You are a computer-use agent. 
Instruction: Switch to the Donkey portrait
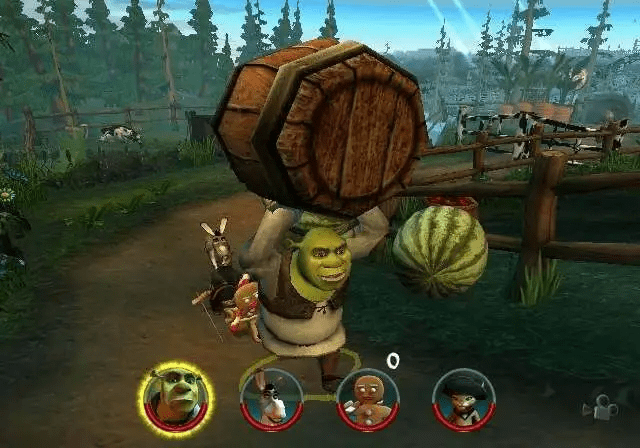(x=271, y=399)
